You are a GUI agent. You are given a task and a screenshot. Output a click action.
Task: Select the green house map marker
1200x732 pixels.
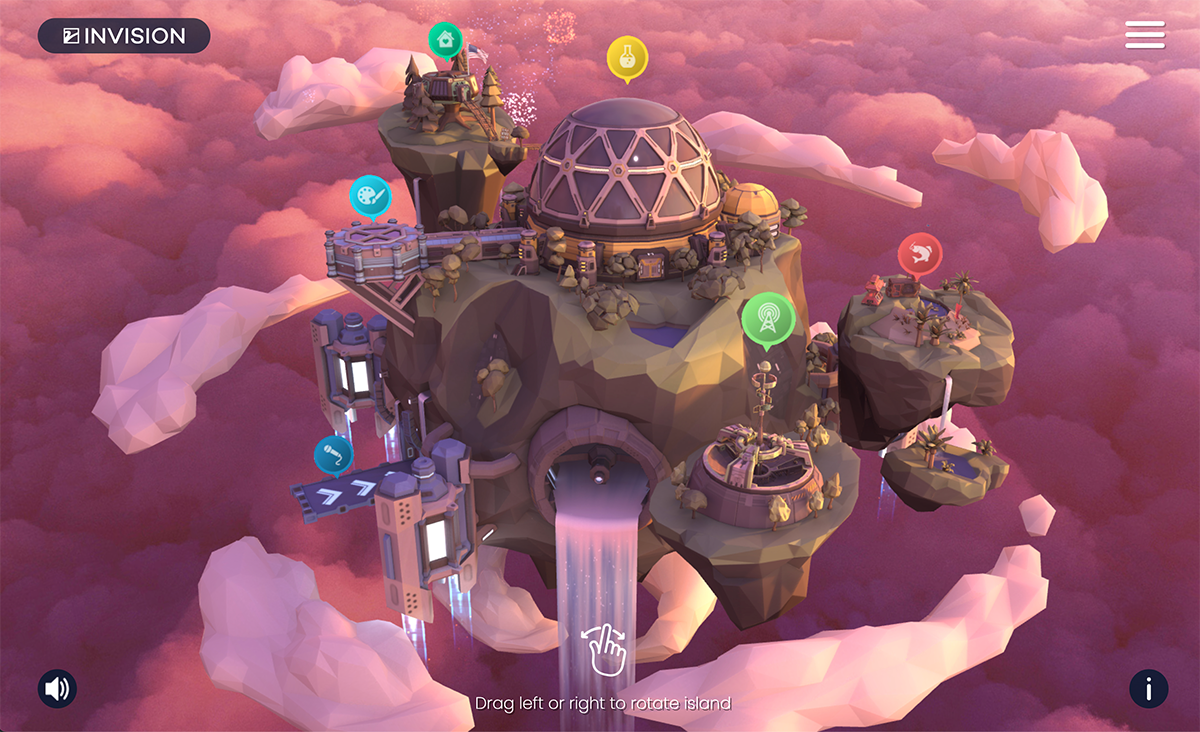coord(446,40)
